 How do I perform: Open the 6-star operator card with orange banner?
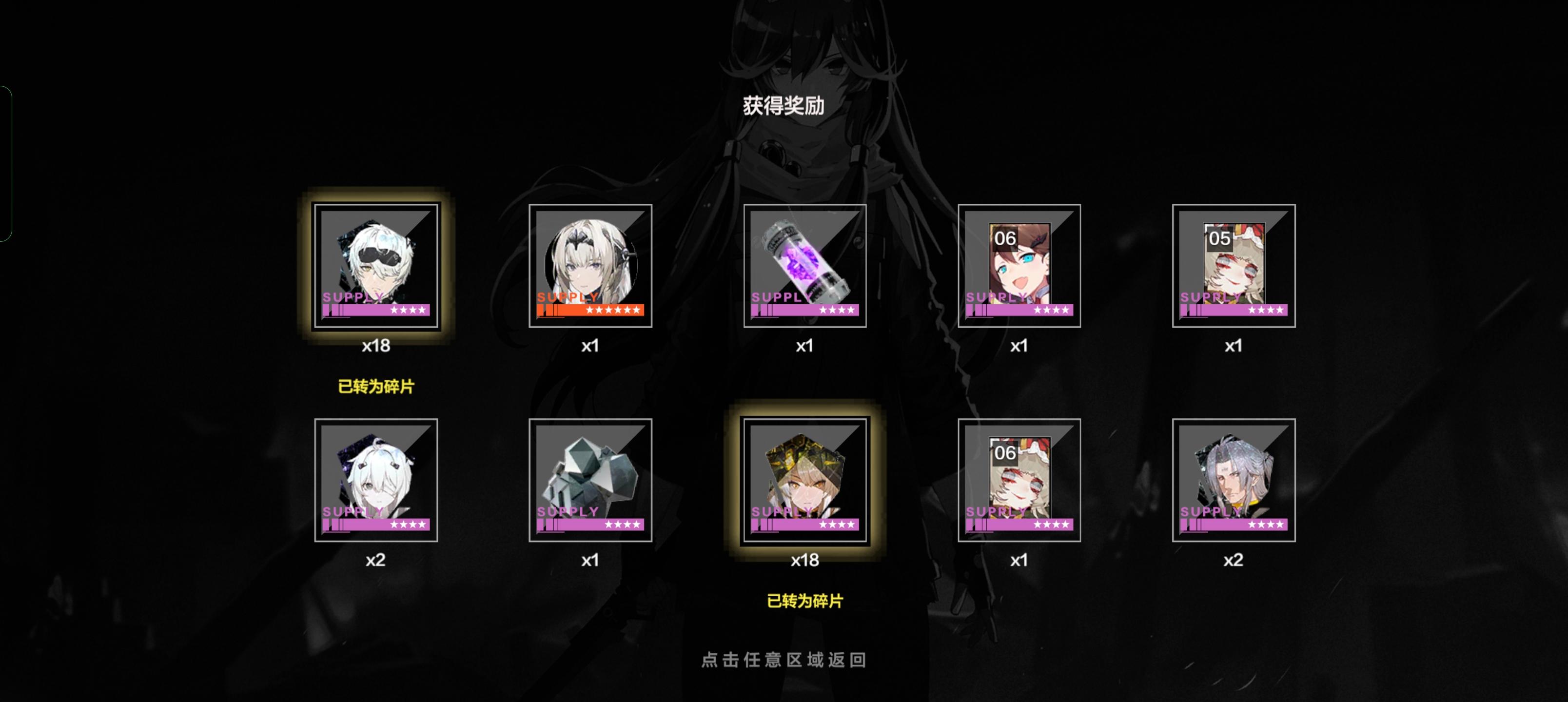click(591, 266)
